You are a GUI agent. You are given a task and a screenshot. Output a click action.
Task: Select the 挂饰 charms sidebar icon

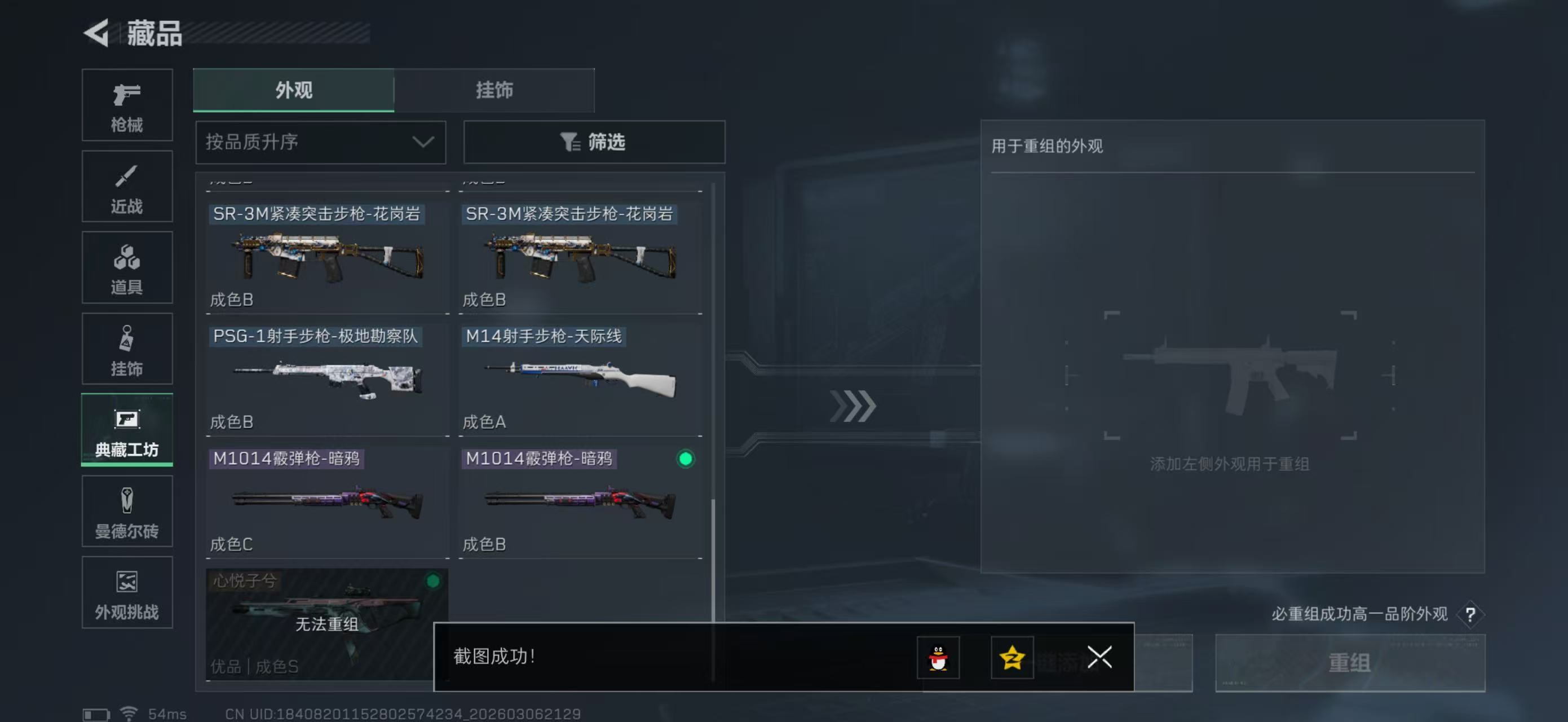[127, 349]
